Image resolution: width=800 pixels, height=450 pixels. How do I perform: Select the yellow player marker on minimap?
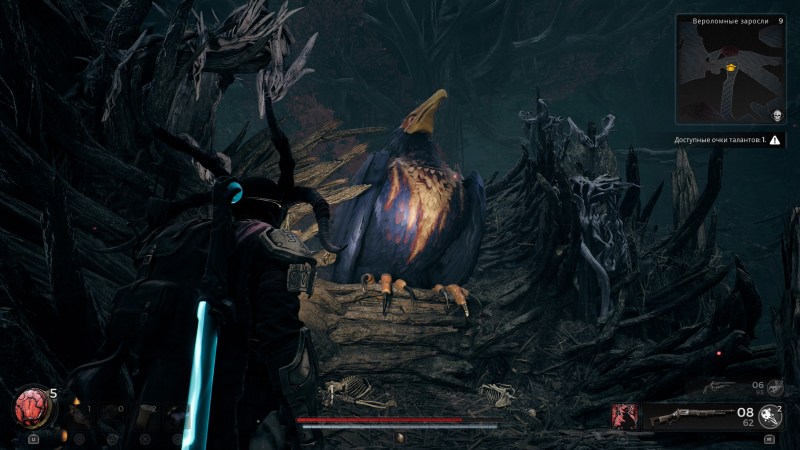[x=732, y=68]
